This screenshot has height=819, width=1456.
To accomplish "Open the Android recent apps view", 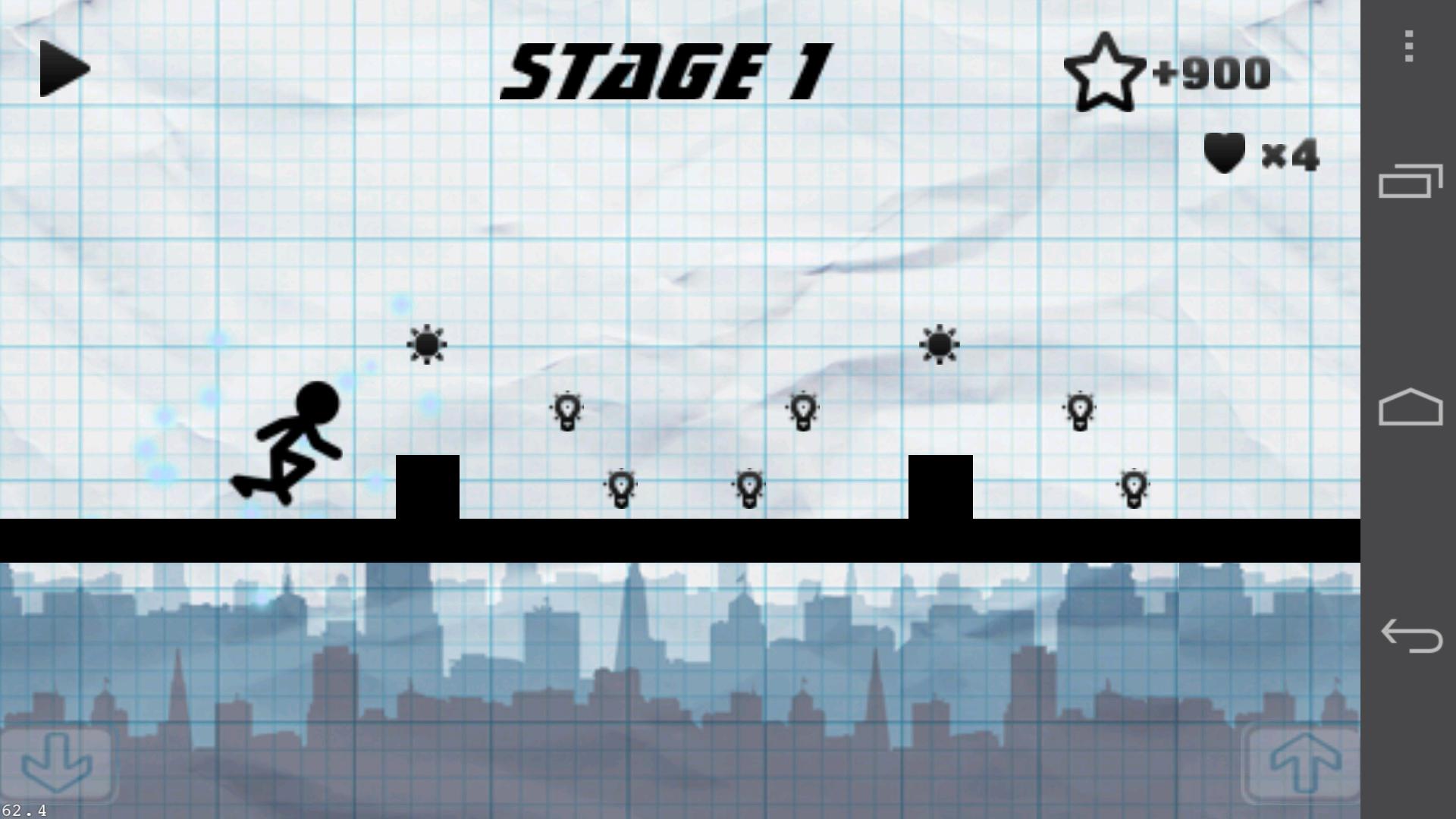I will [1410, 180].
